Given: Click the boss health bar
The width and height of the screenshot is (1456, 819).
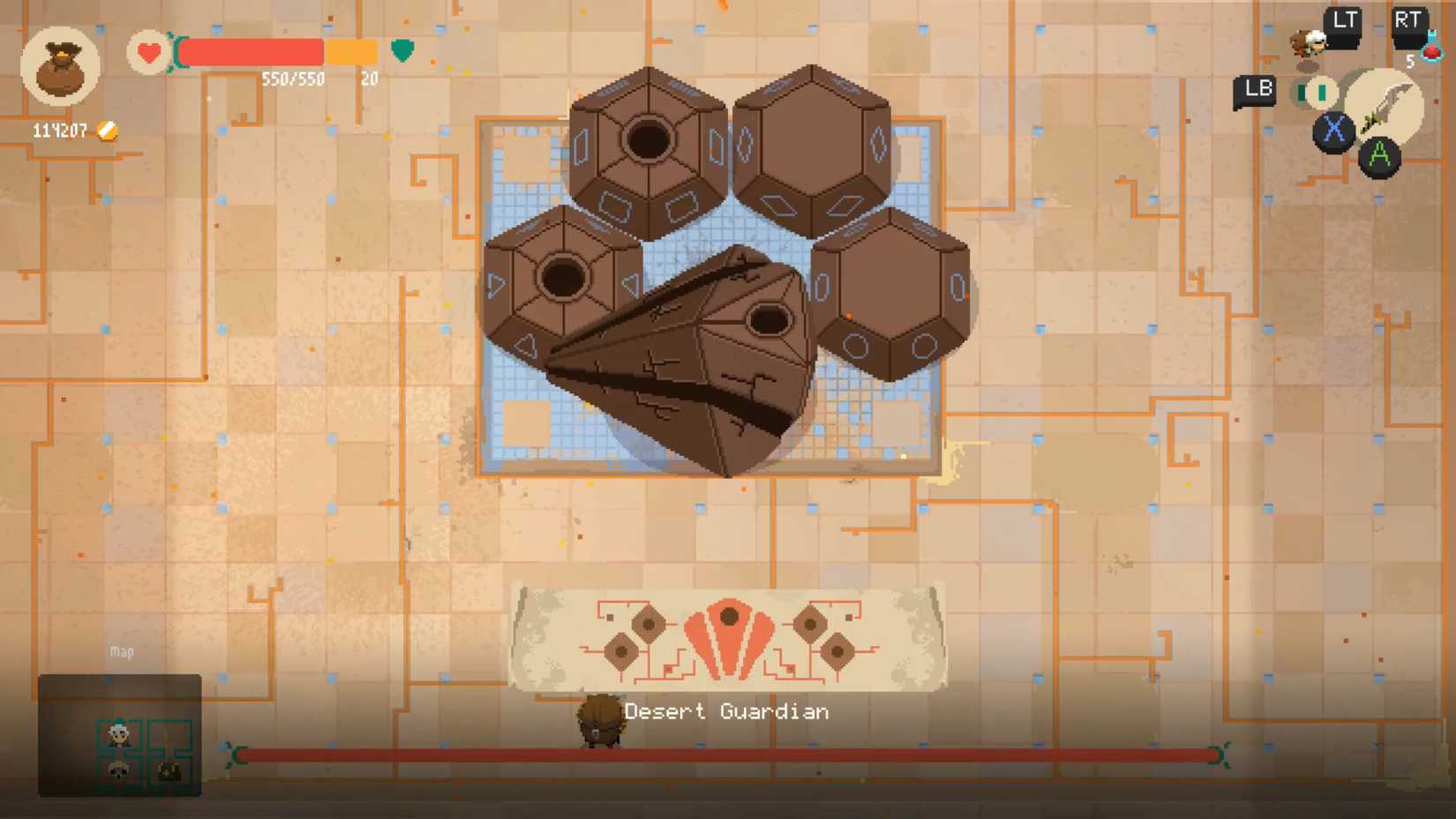Looking at the screenshot, I should click(727, 755).
